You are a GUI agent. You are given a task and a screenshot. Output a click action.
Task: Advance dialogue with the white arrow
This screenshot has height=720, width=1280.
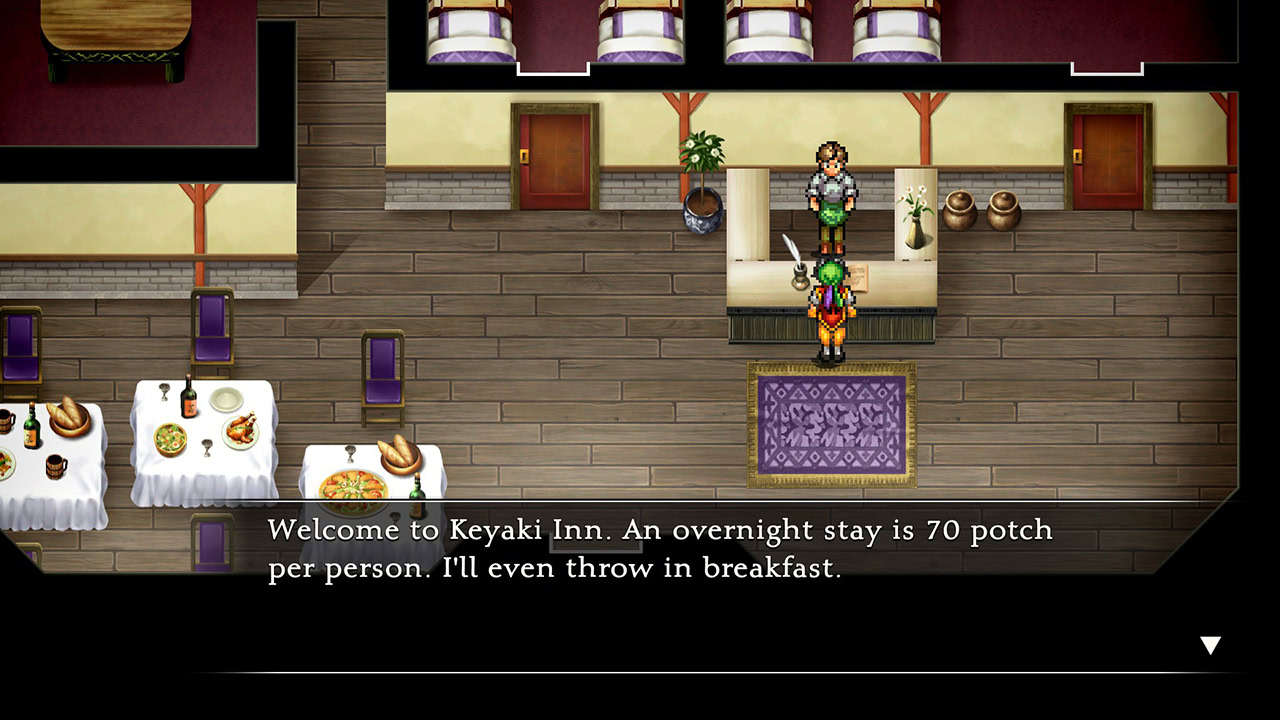(x=1210, y=645)
